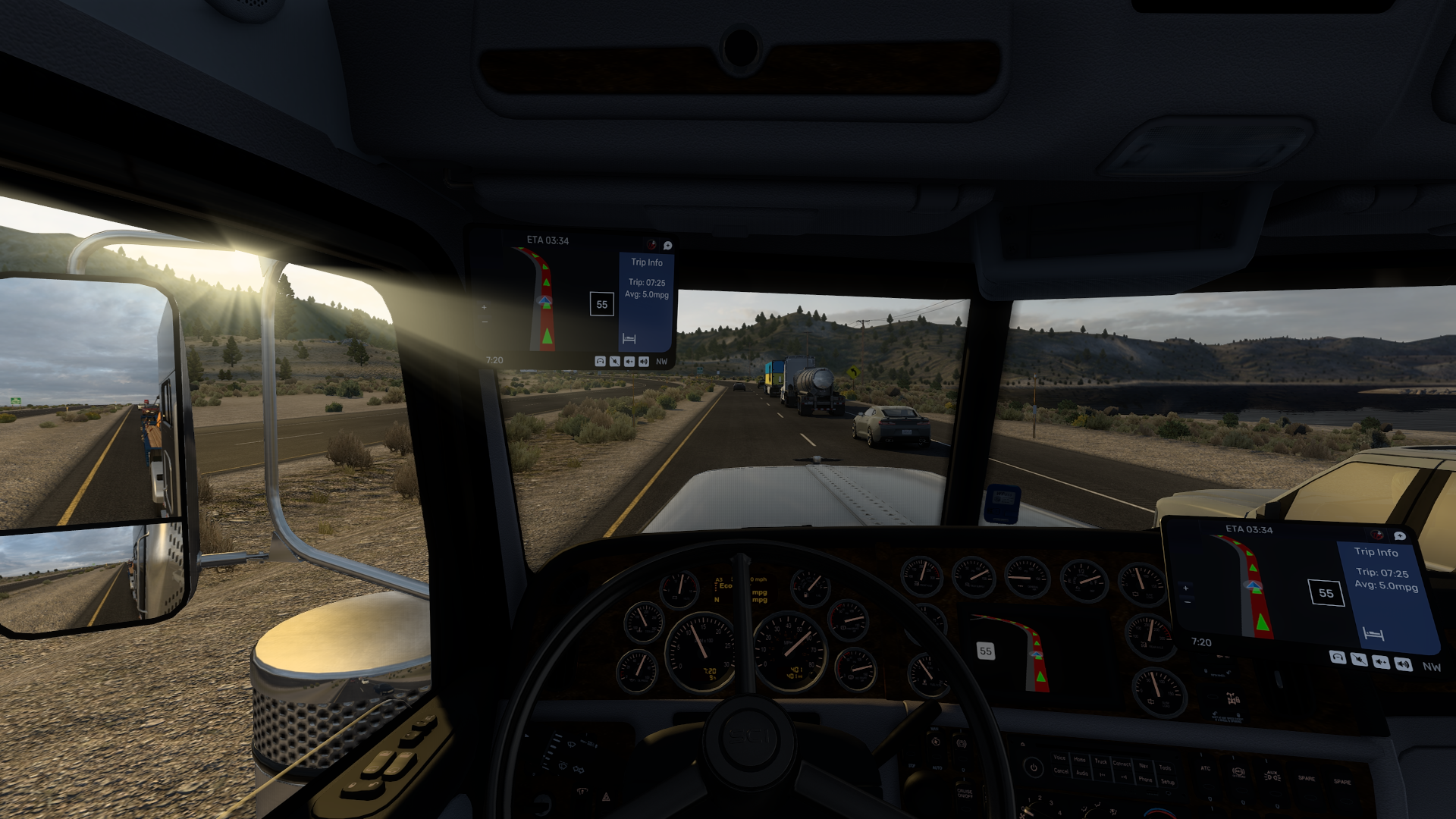Open Trip Info panel on dashboard tablet
The height and width of the screenshot is (819, 1456).
[1376, 552]
